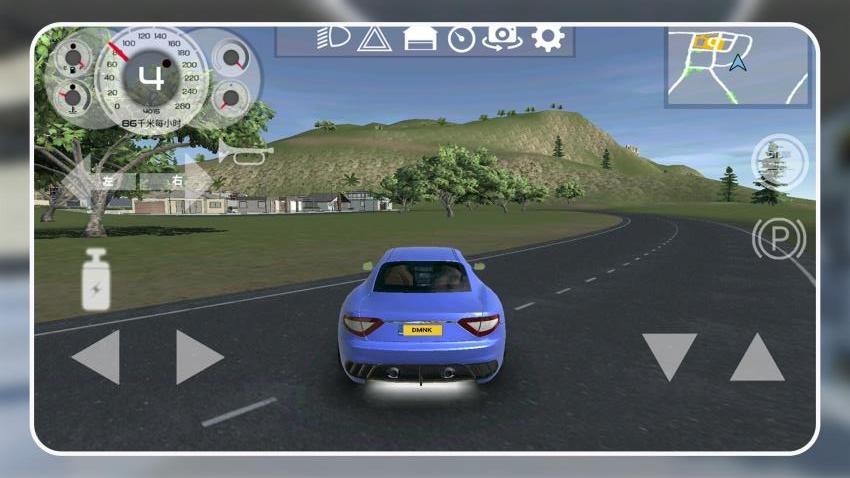Open the minimap
Image resolution: width=850 pixels, height=478 pixels.
click(737, 65)
